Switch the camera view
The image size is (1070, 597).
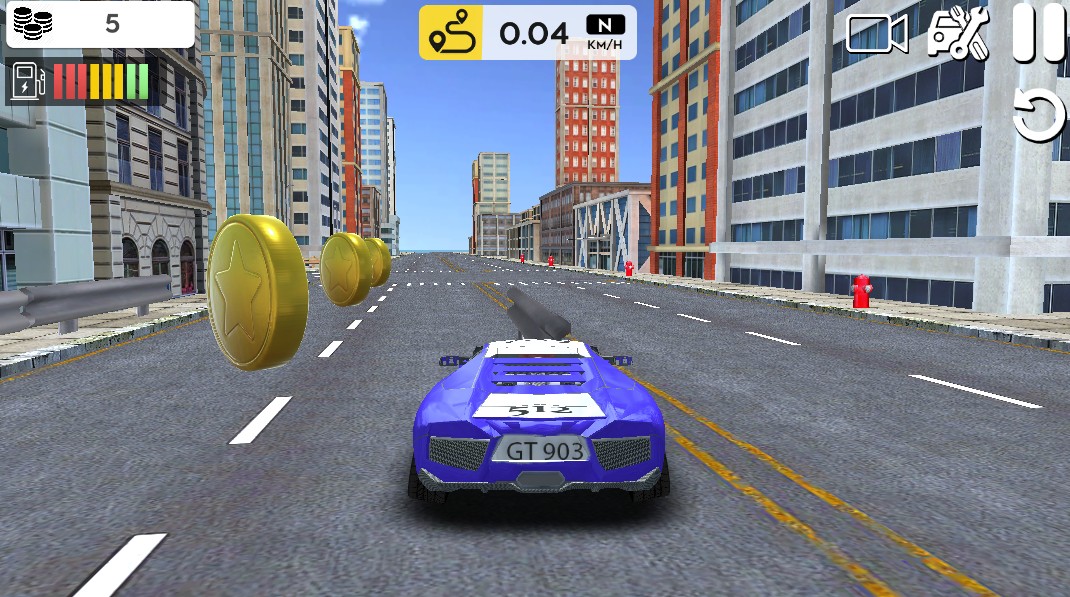click(876, 34)
